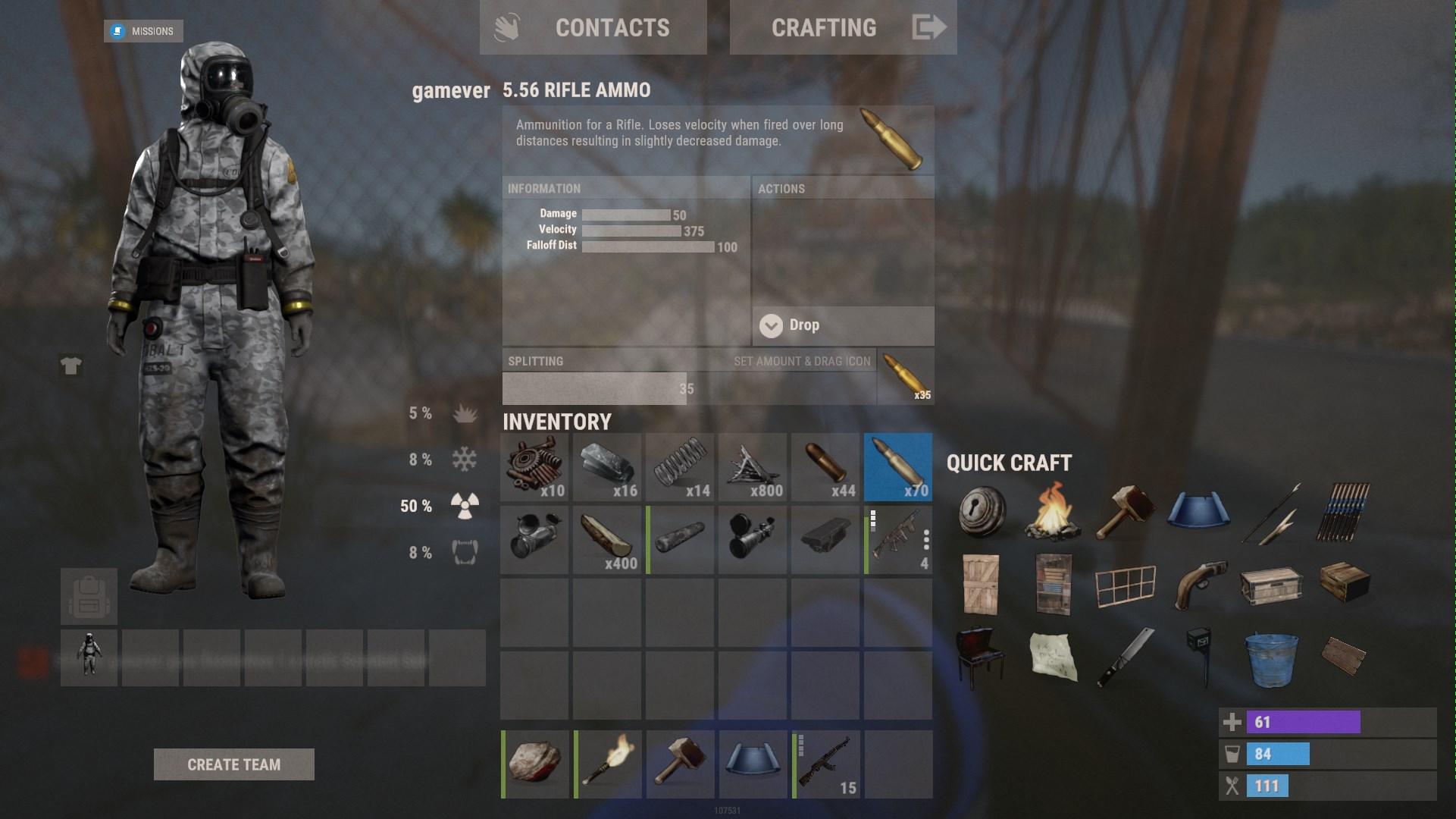Select the assault rifle hotbar slot
The height and width of the screenshot is (819, 1456).
tap(826, 764)
